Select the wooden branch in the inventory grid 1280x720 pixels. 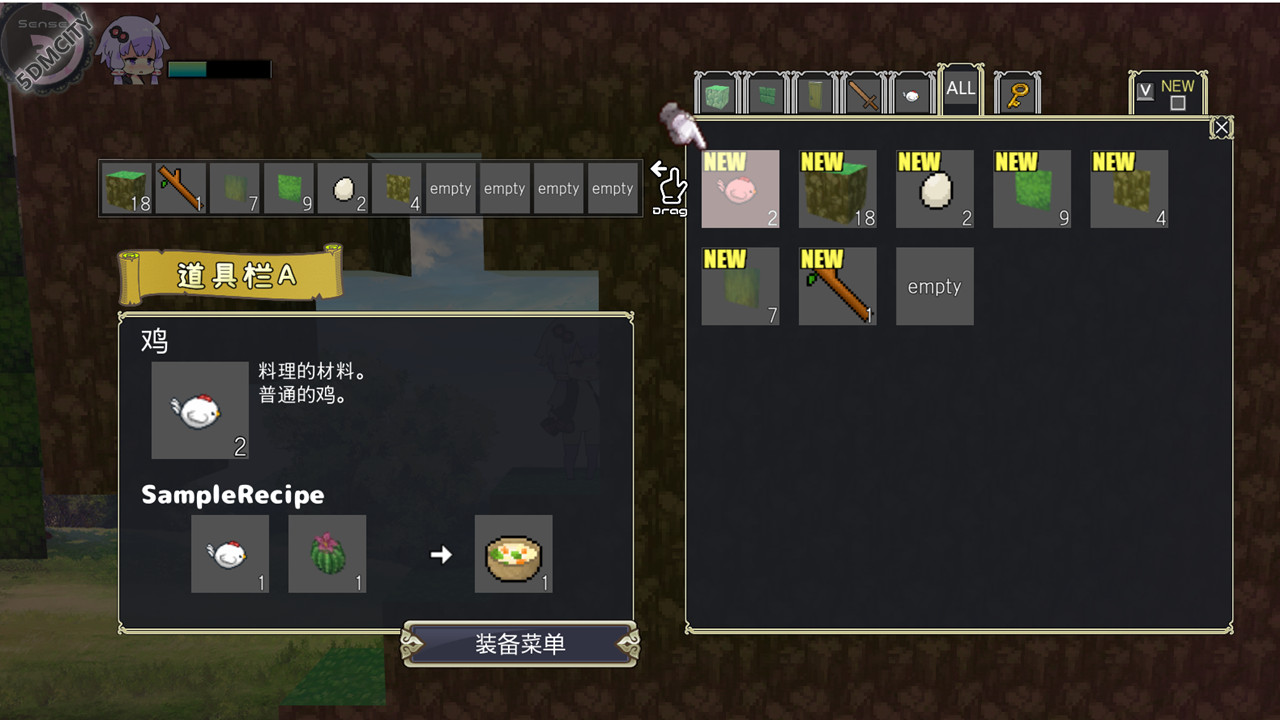[x=838, y=286]
